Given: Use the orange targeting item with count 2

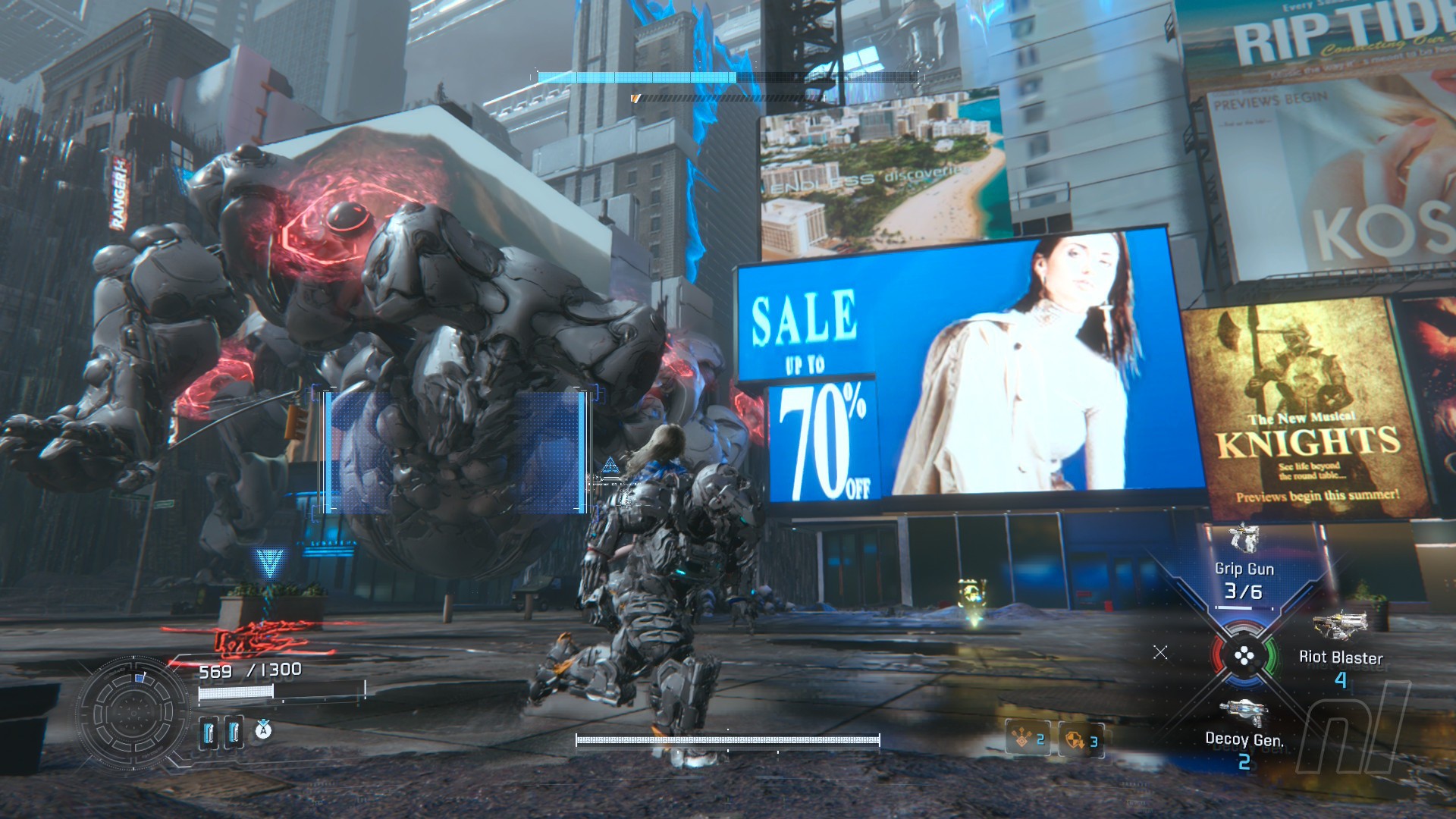Looking at the screenshot, I should [1028, 739].
